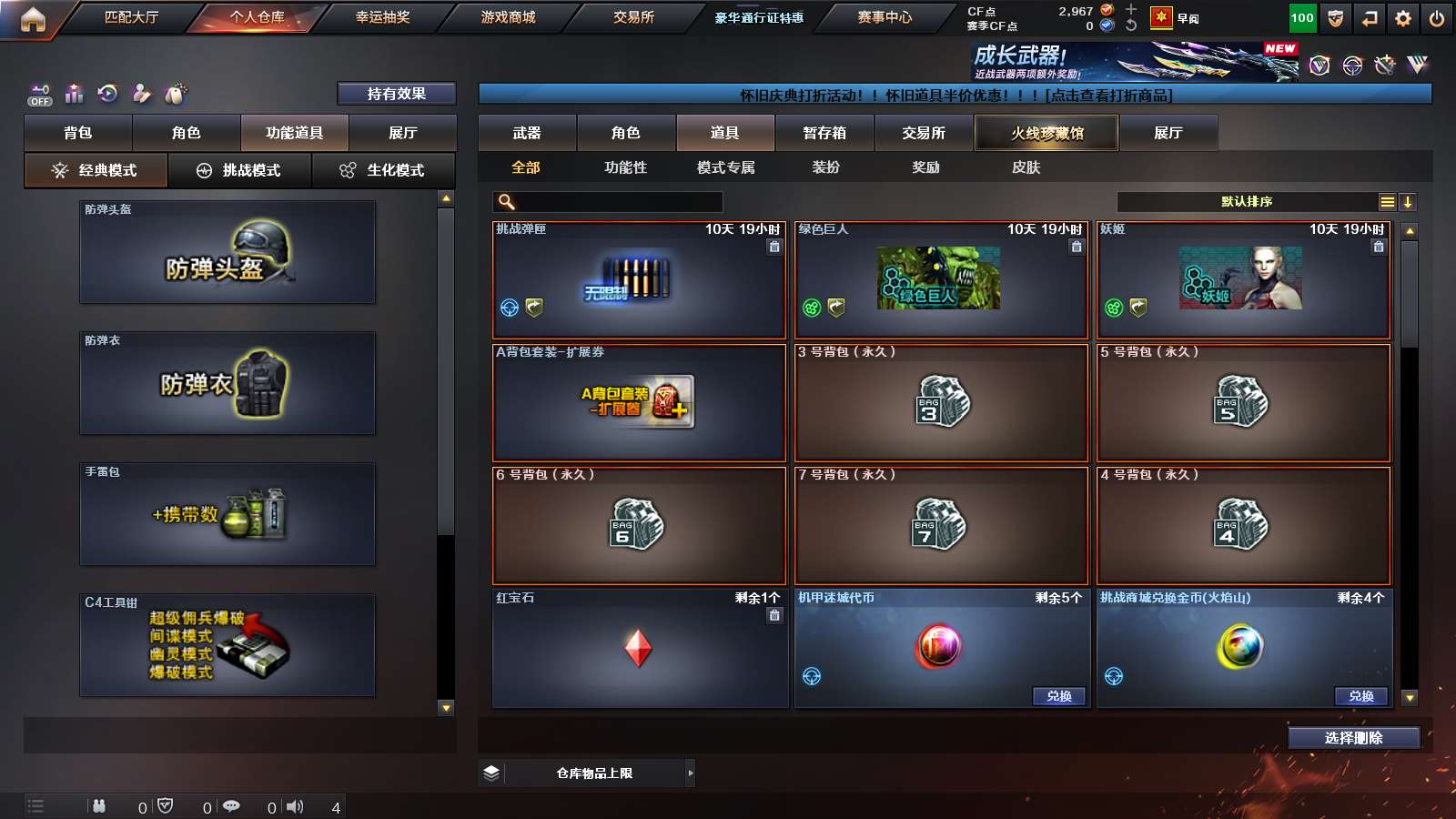Open the 游戏商城 game shop
The image size is (1456, 819).
tap(508, 17)
